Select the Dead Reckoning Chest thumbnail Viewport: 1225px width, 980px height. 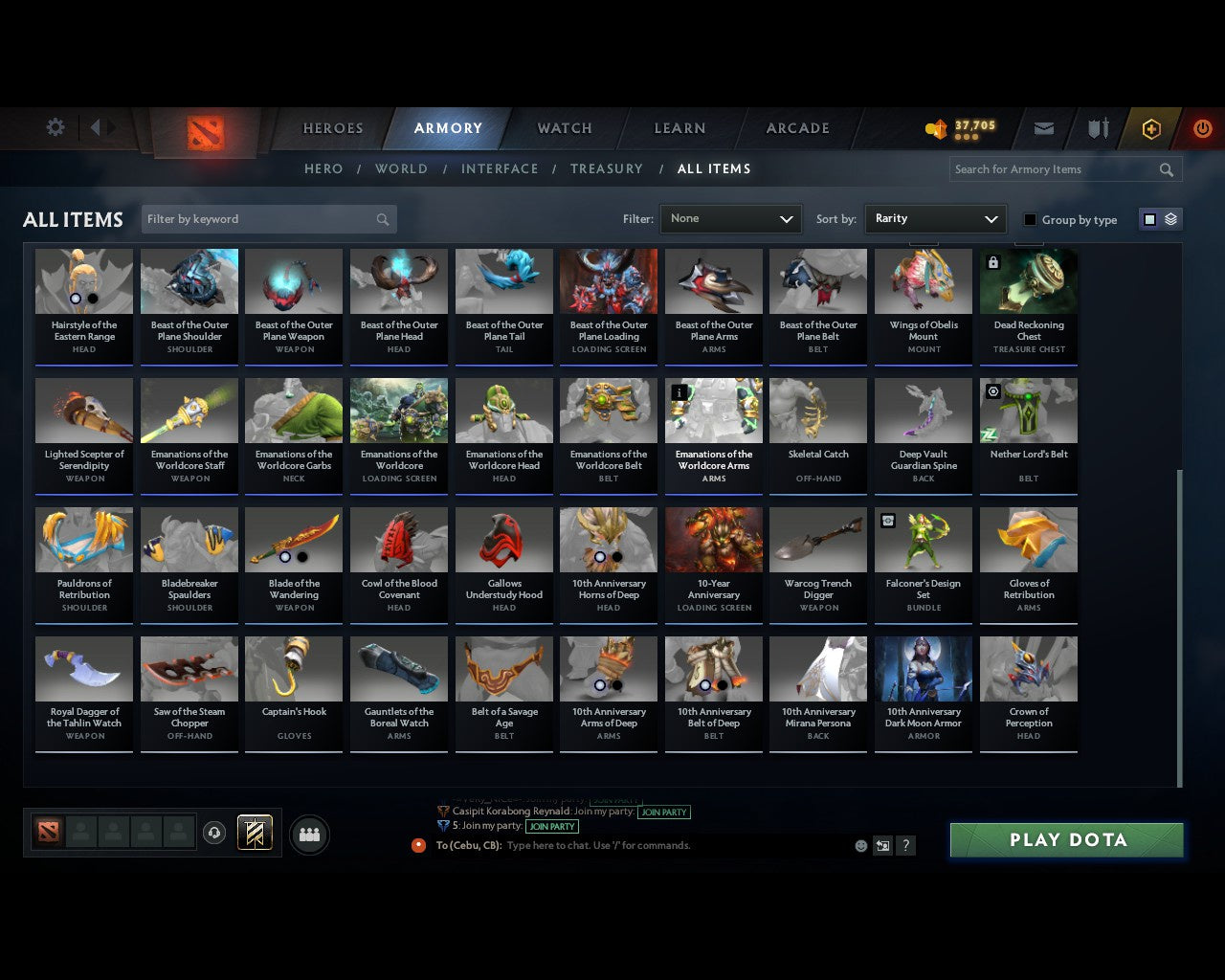coord(1028,280)
